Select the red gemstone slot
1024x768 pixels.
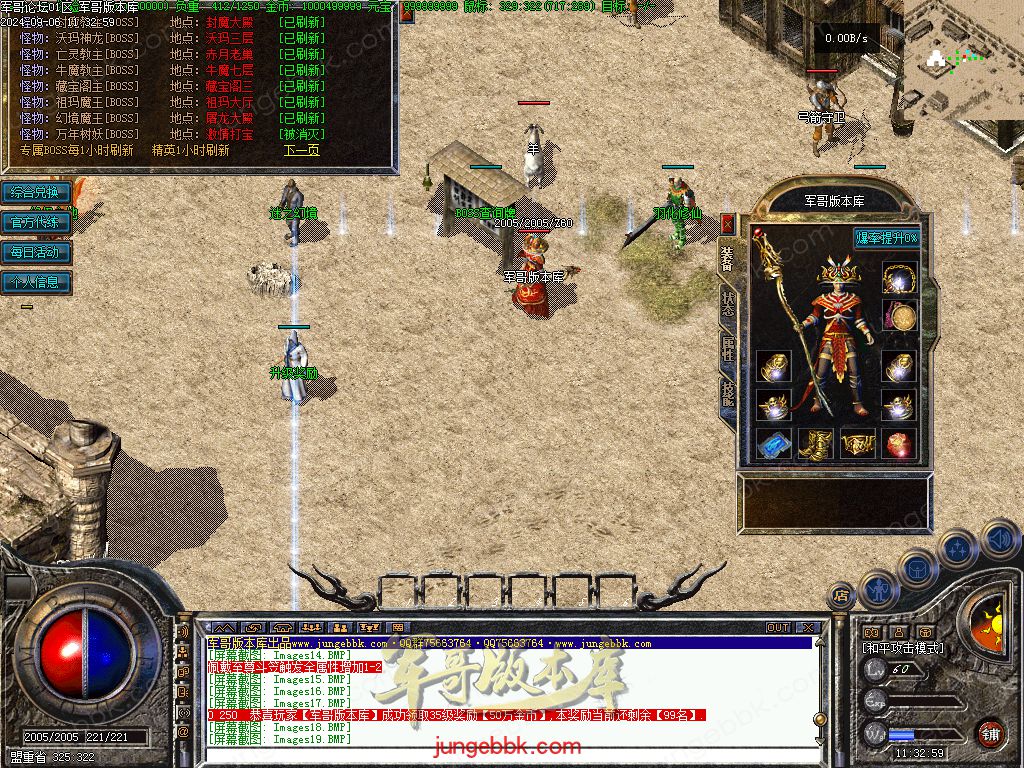(x=899, y=443)
